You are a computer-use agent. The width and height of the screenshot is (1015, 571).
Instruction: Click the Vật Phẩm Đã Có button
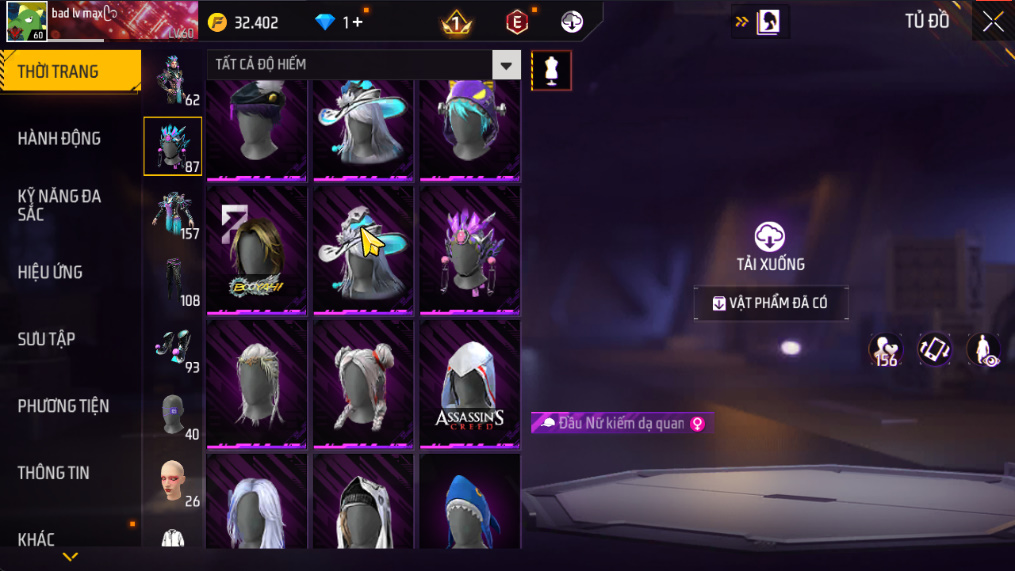click(771, 303)
